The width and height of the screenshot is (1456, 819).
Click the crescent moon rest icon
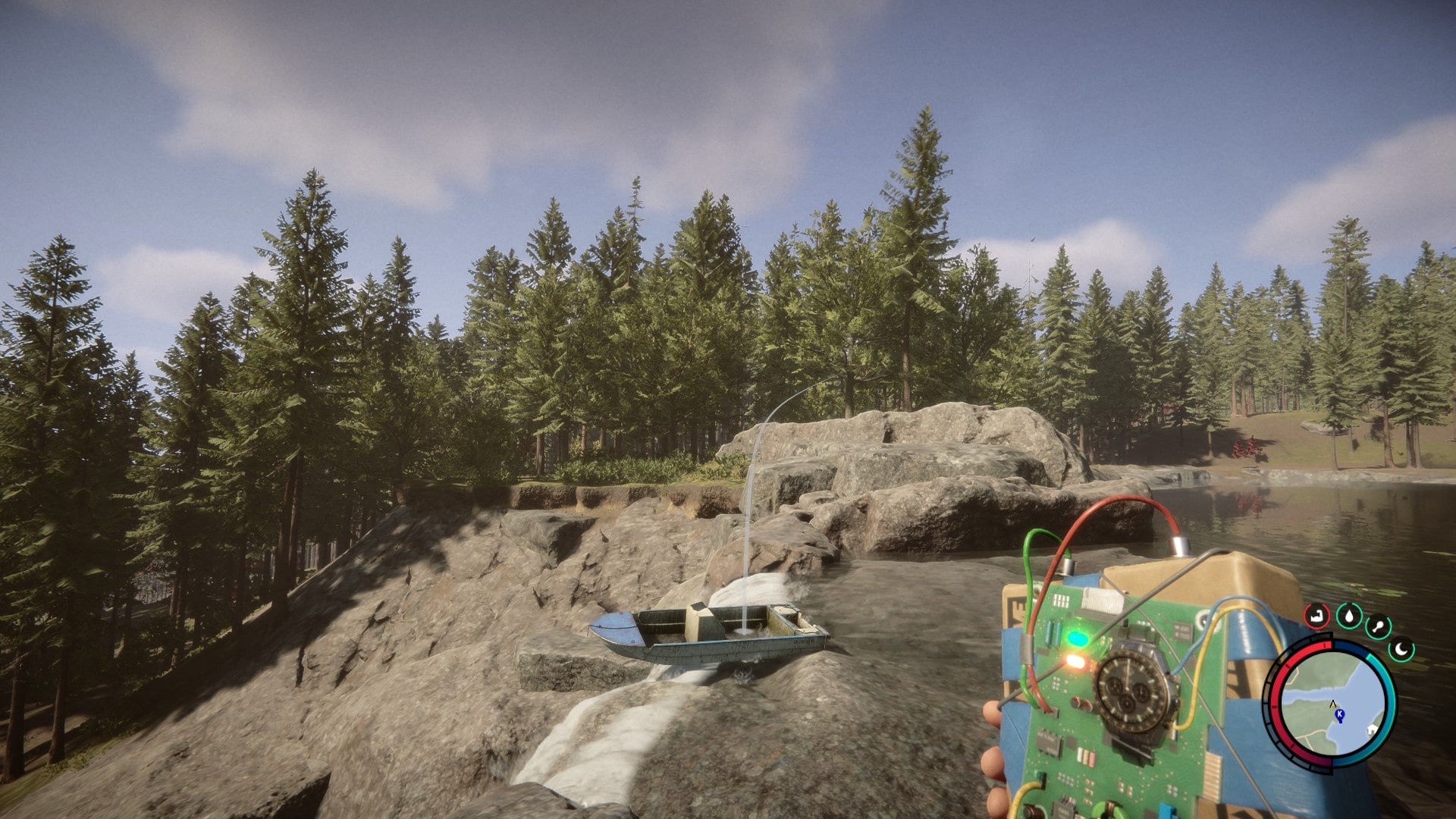tap(1402, 649)
